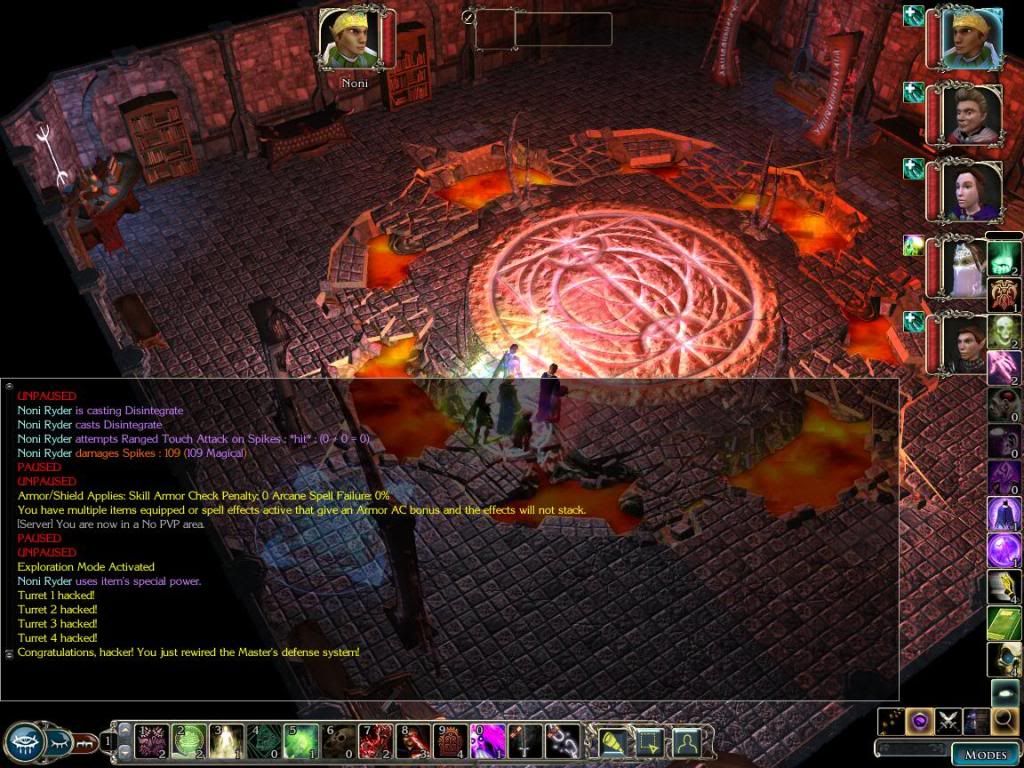
Task: Click the silhouette character button on hotbar
Action: click(x=685, y=741)
